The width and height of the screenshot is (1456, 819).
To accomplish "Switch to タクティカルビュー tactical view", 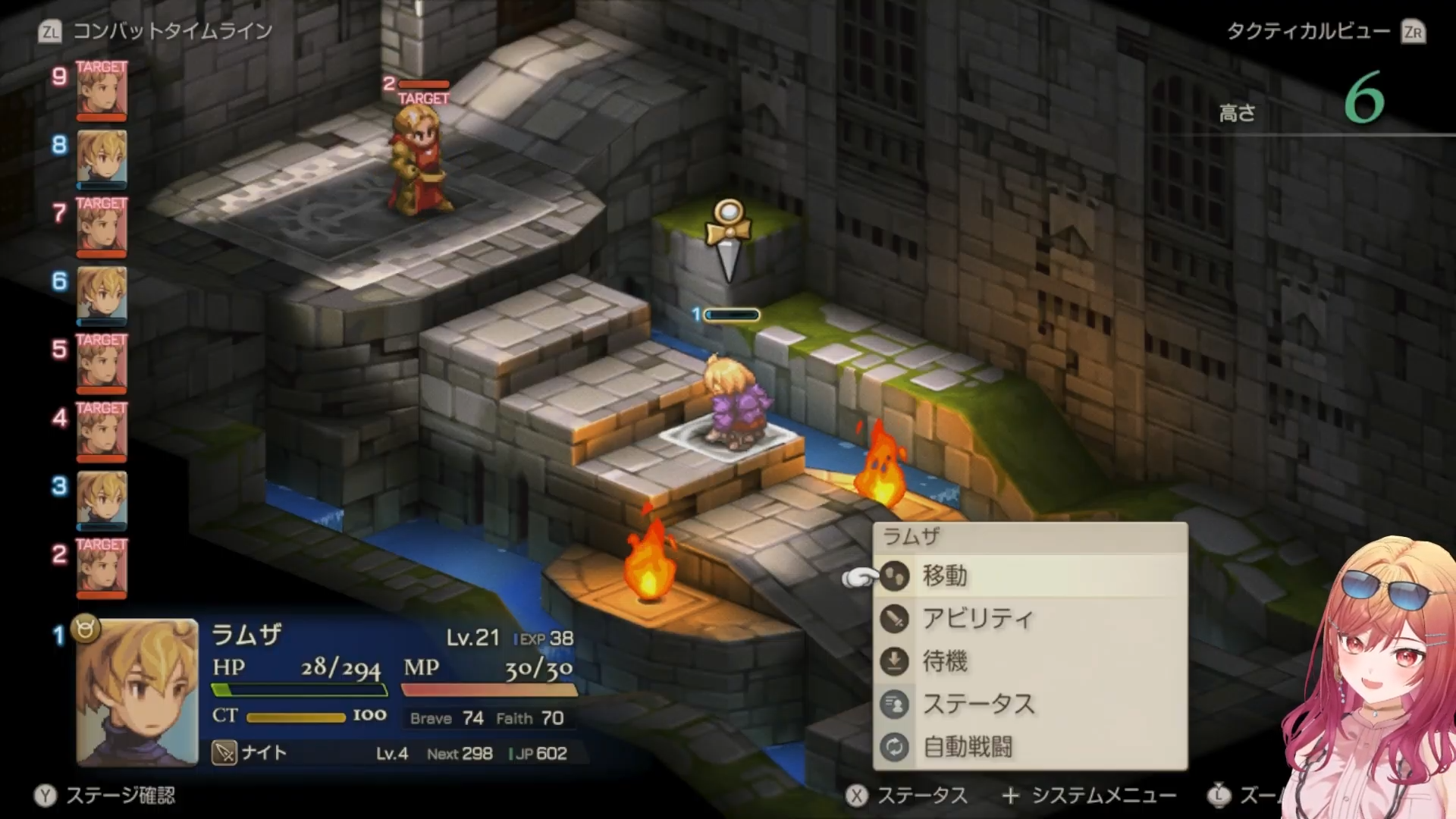I will pos(1309,31).
